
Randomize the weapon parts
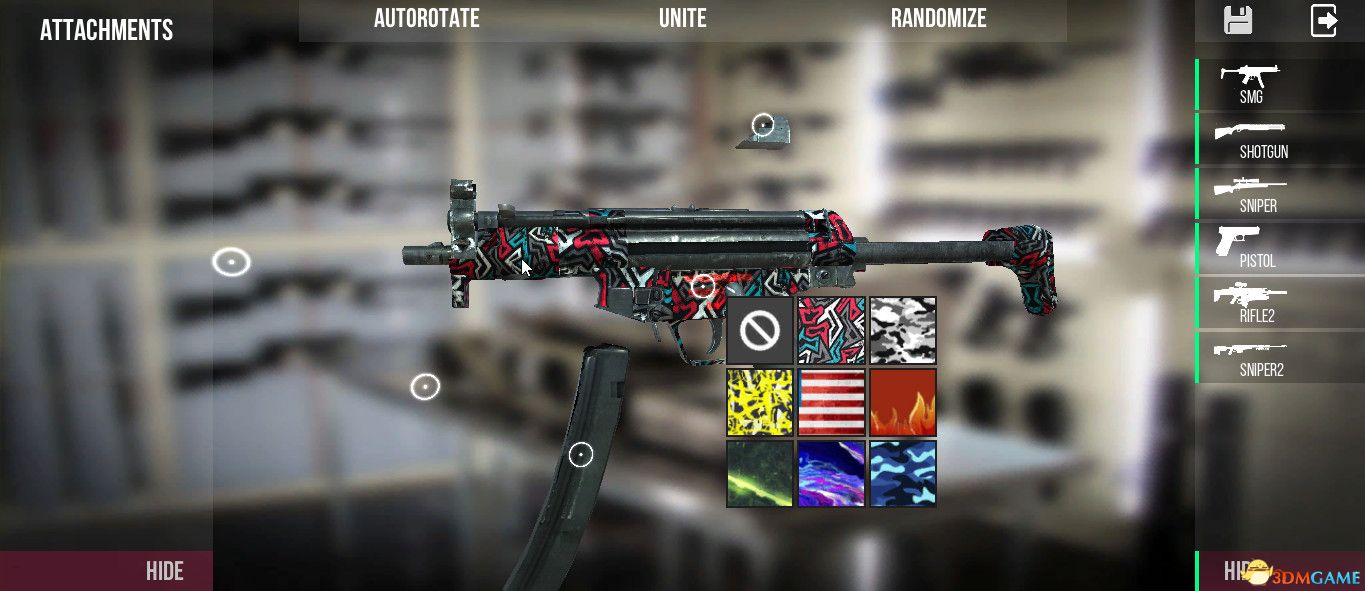pos(938,18)
